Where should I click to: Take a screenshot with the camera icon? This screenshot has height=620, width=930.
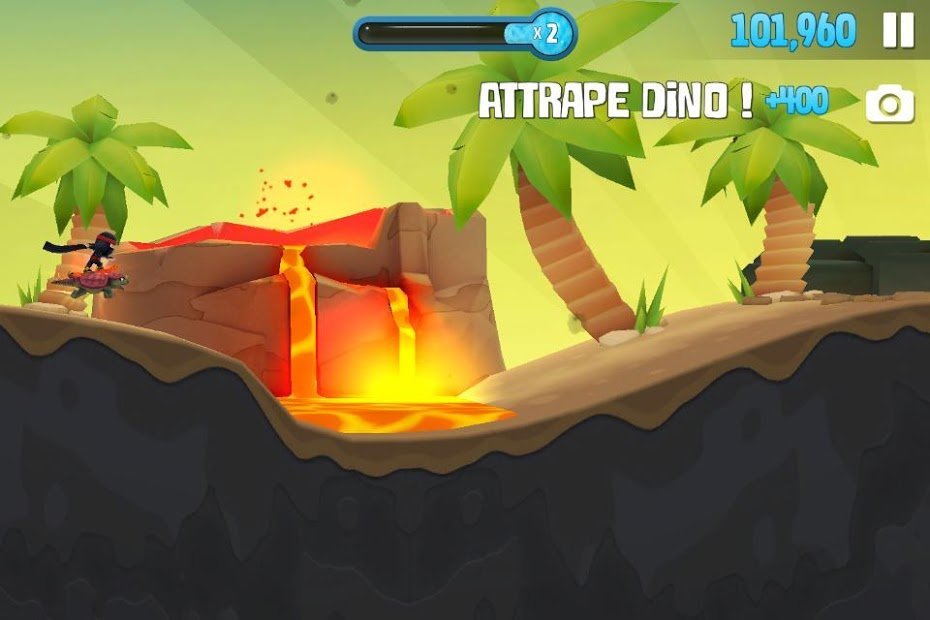(890, 104)
